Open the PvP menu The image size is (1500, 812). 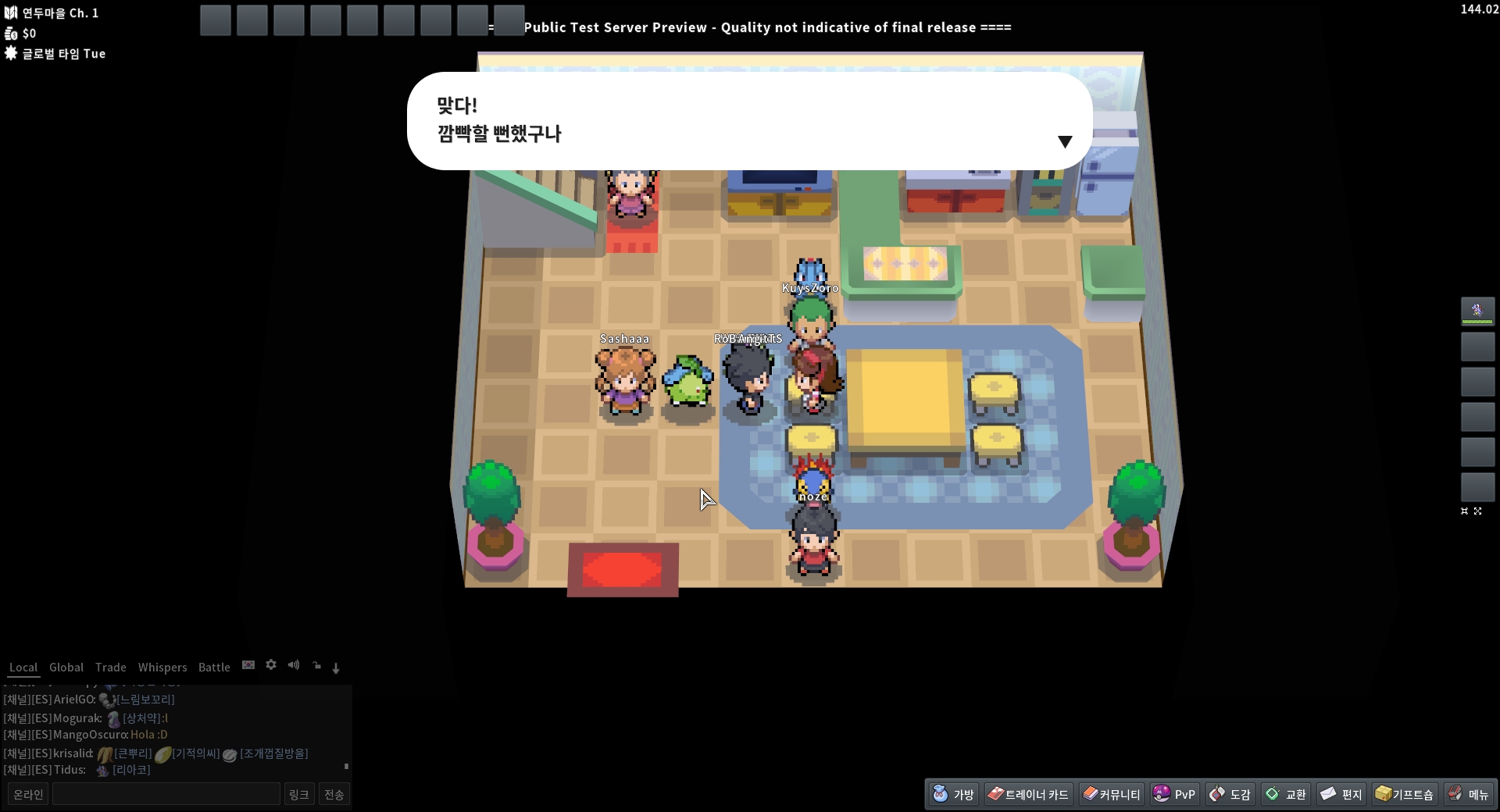click(1174, 794)
